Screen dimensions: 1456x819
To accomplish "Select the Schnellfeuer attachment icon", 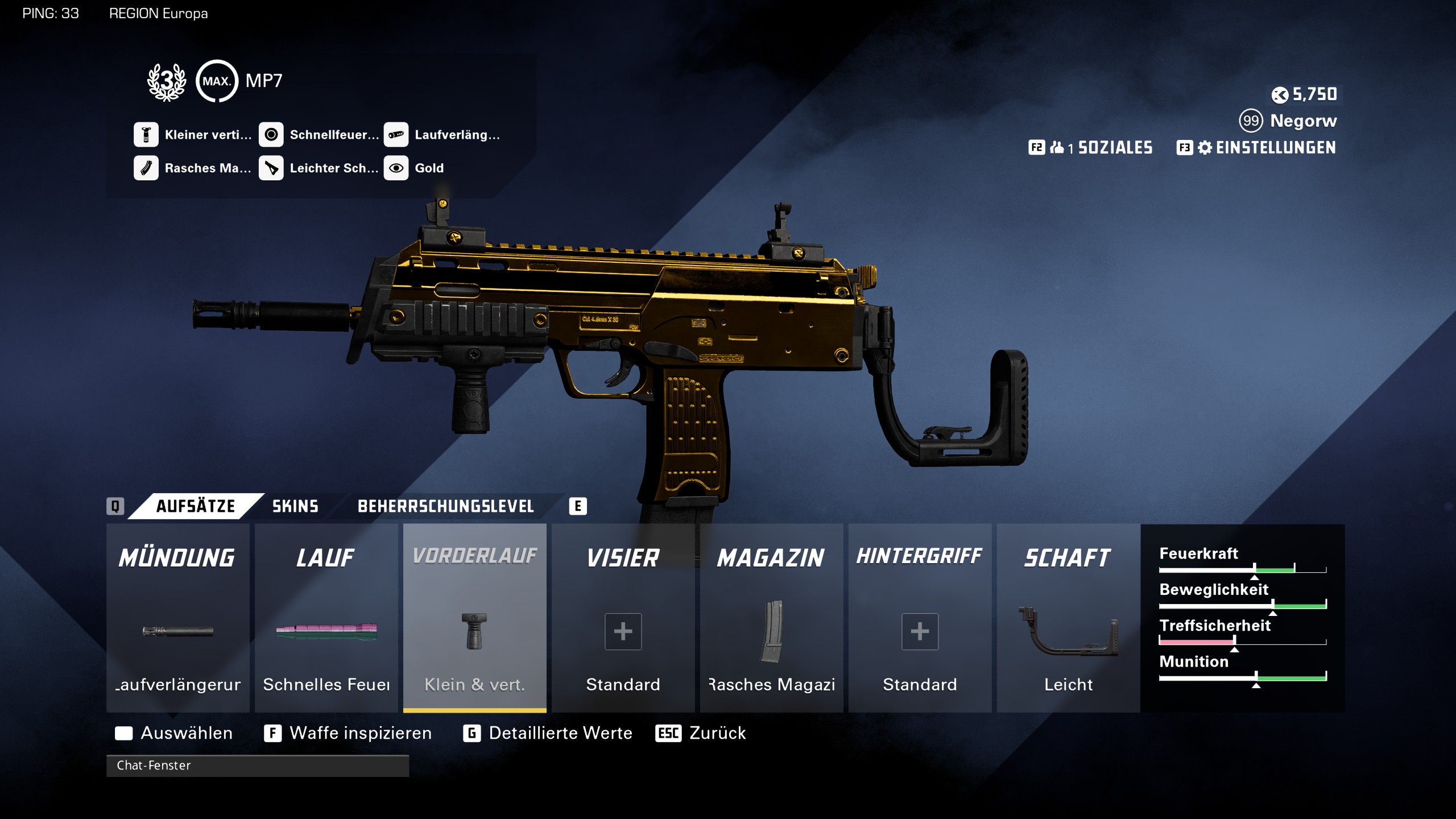I will [x=272, y=135].
